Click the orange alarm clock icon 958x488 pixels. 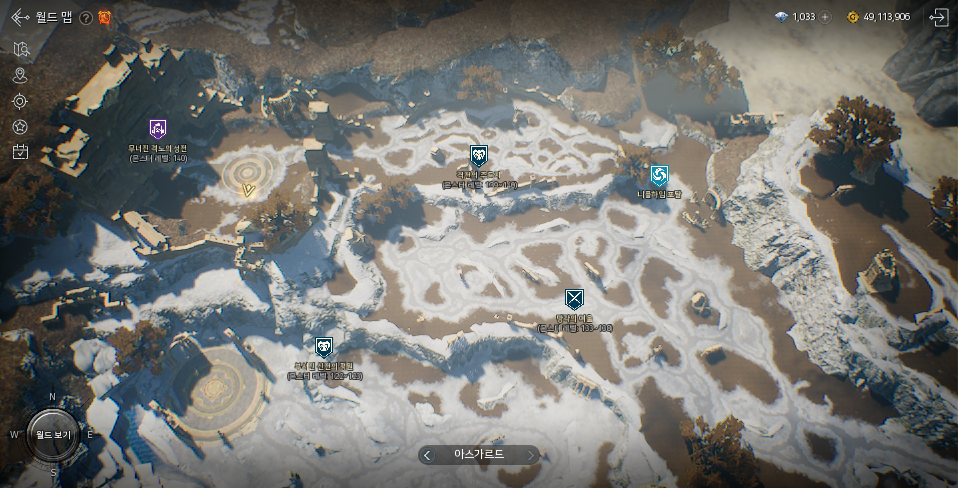point(104,17)
